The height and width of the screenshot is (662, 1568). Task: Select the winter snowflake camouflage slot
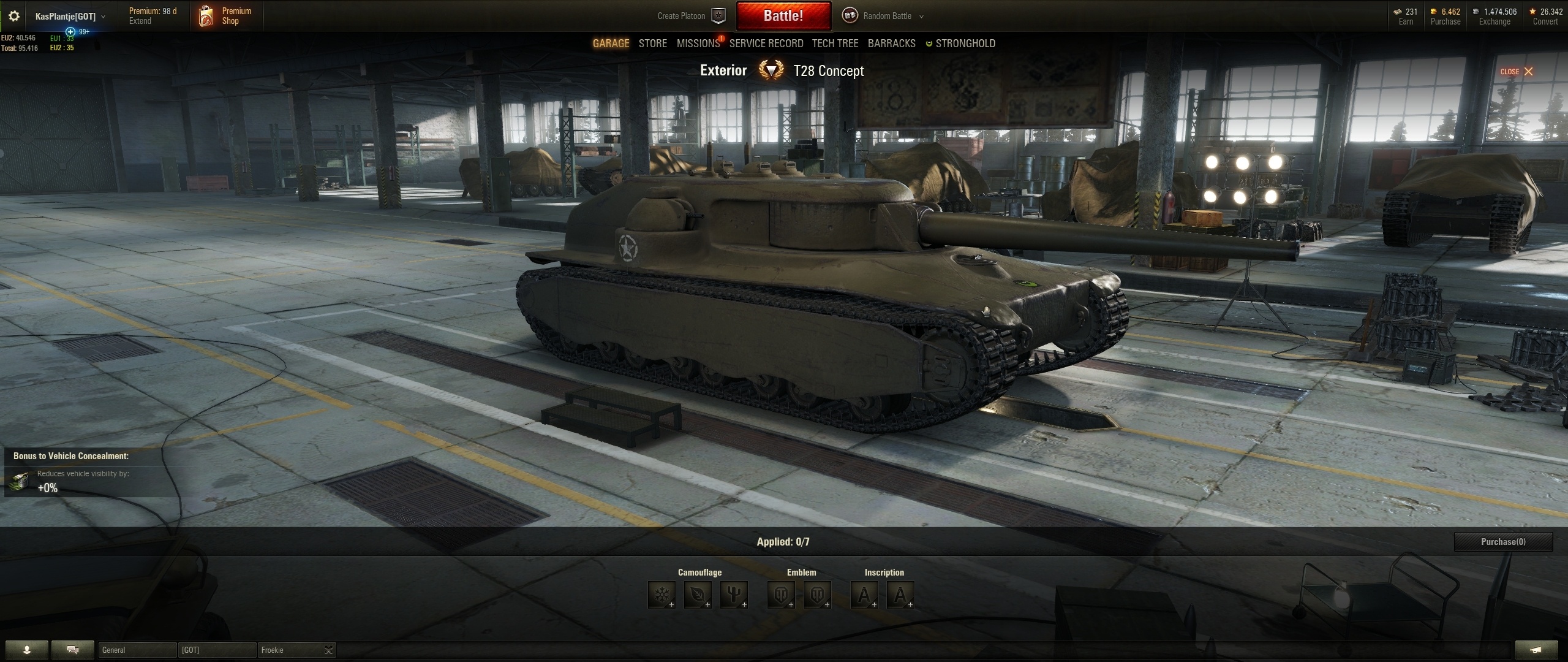[661, 595]
